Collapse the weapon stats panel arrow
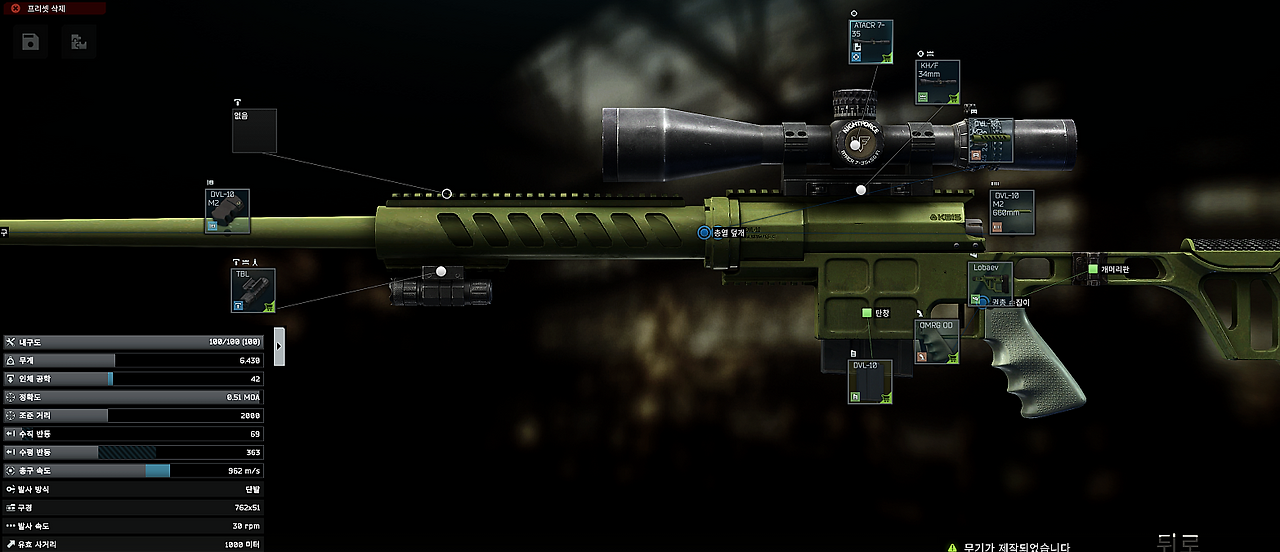Viewport: 1280px width, 552px height. [279, 346]
